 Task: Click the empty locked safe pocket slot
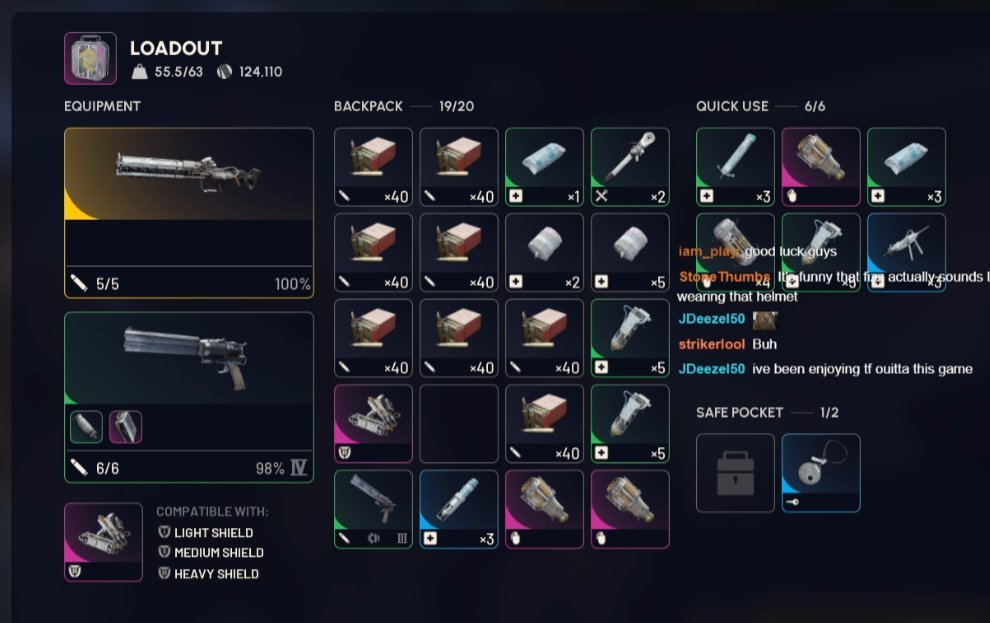735,472
